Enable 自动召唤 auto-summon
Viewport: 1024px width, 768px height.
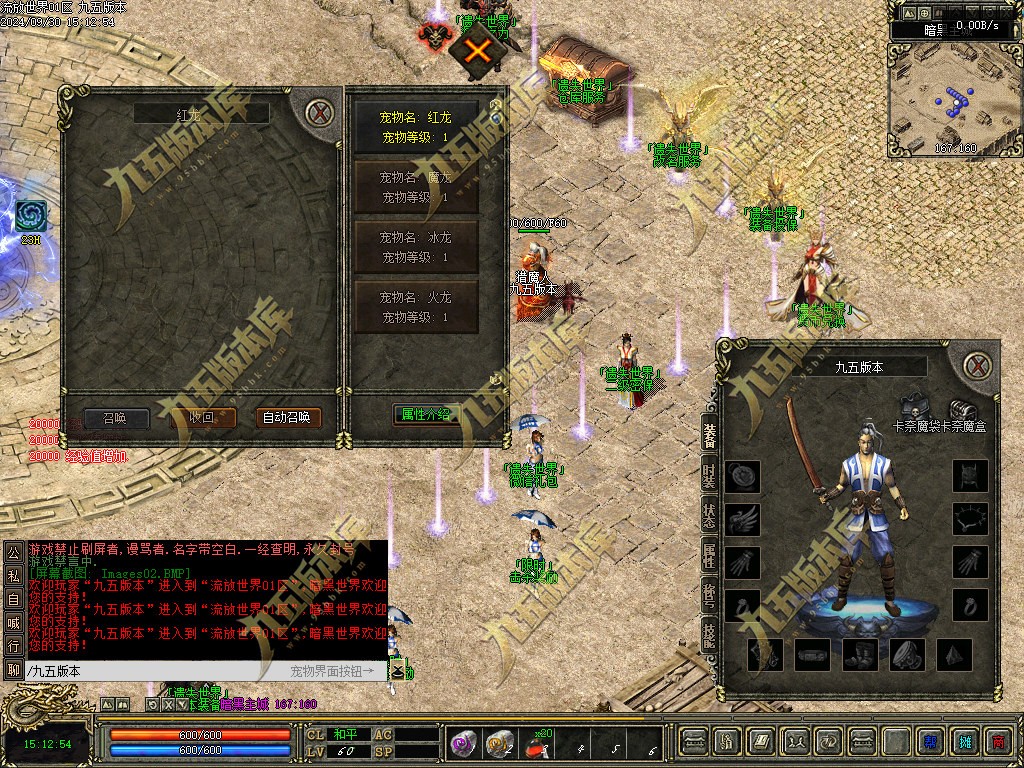(x=289, y=418)
